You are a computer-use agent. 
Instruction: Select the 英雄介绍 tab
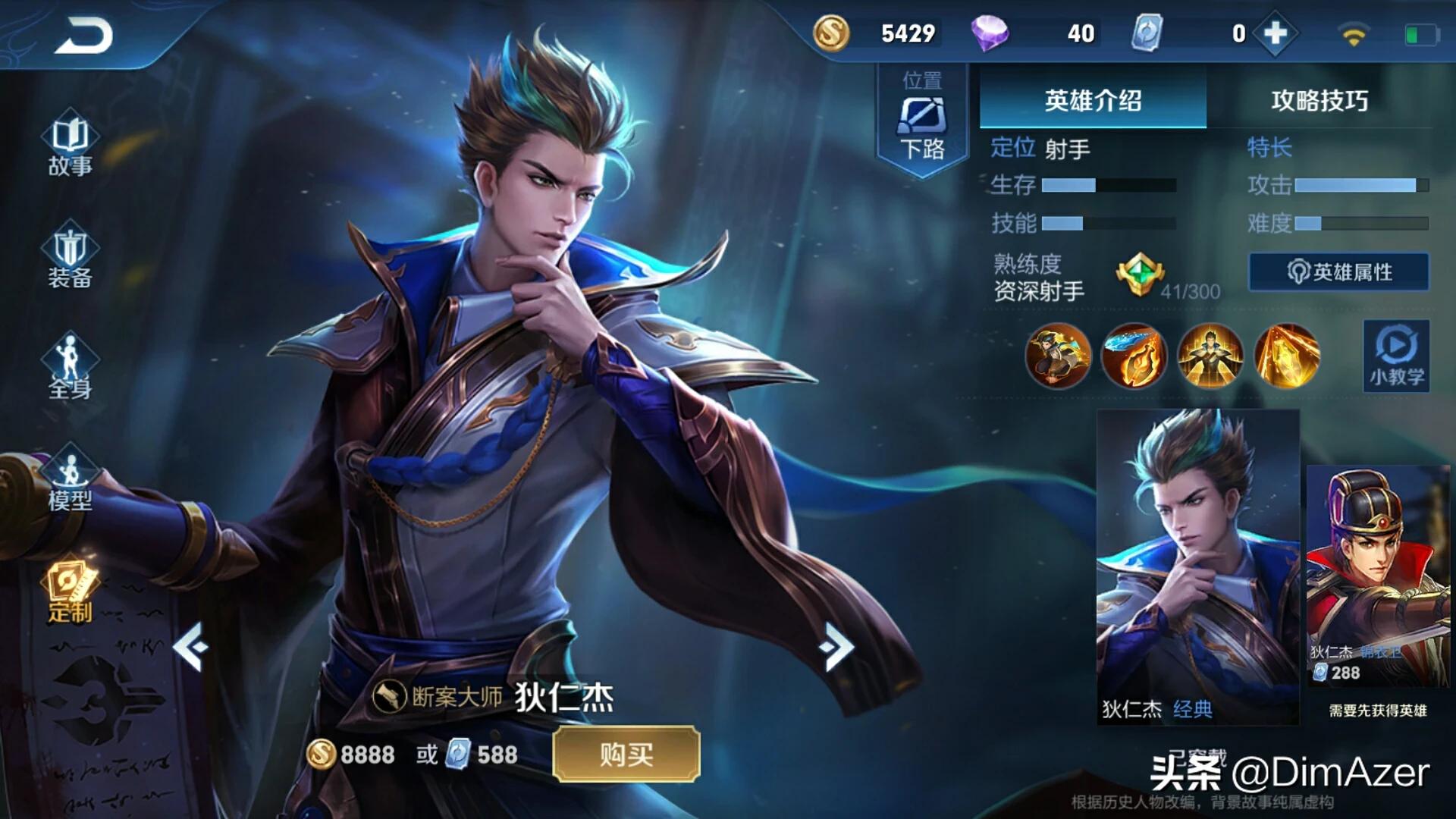pyautogui.click(x=1093, y=100)
